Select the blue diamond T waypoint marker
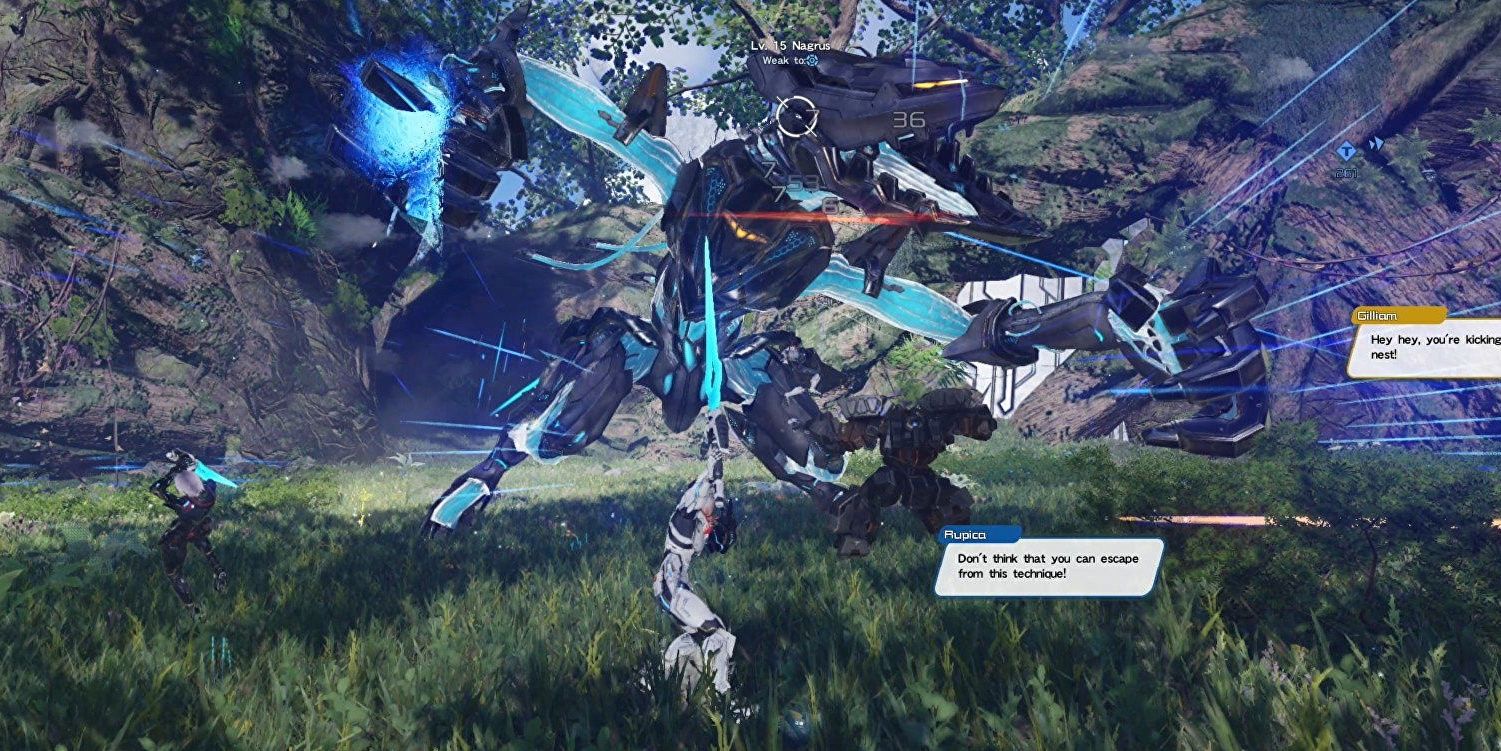The image size is (1501, 751). [1346, 152]
